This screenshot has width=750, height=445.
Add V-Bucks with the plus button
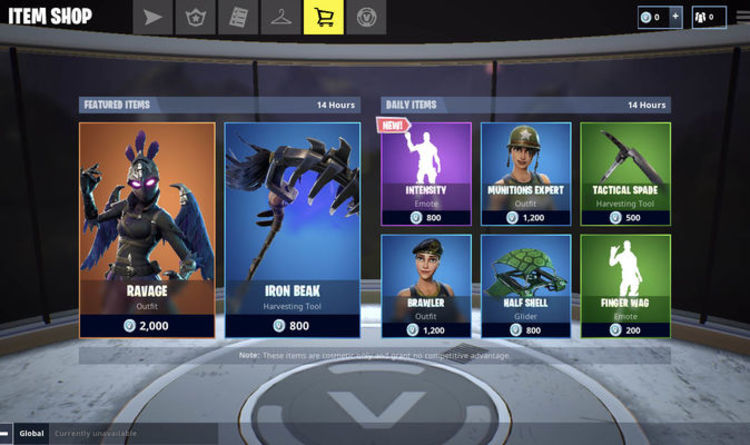(x=677, y=17)
